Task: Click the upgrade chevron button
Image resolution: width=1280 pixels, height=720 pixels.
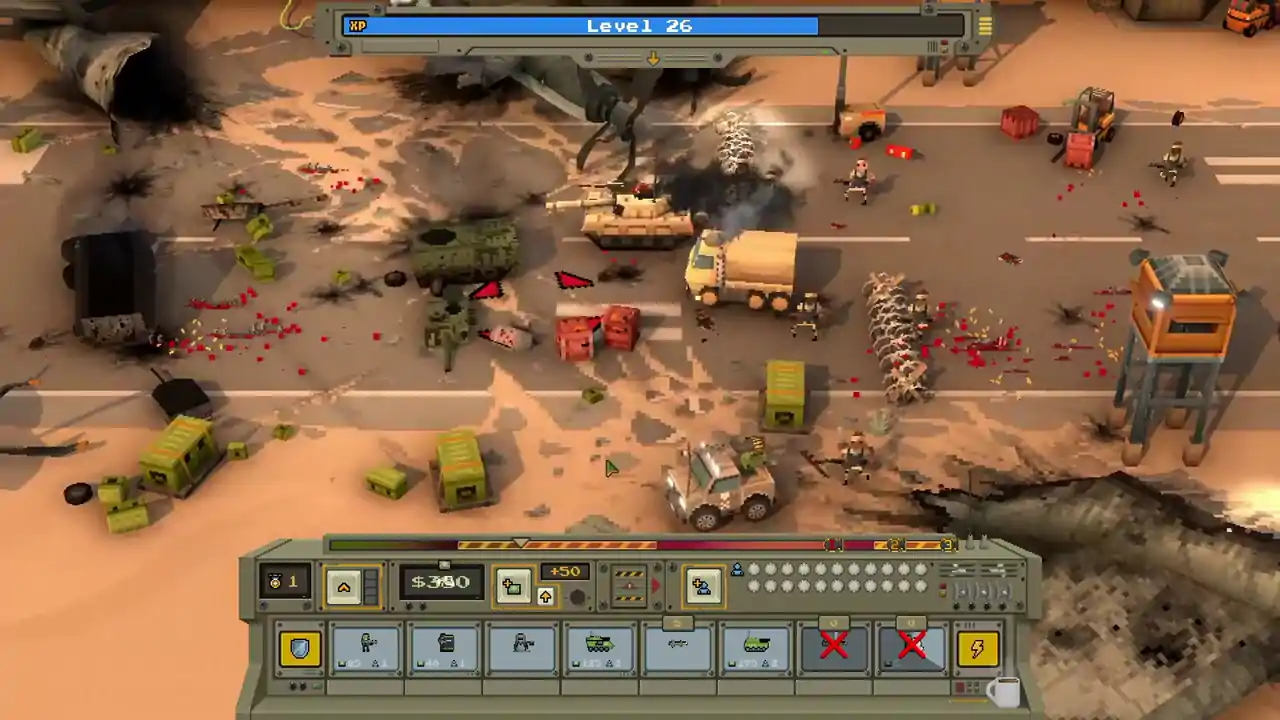Action: 344,586
